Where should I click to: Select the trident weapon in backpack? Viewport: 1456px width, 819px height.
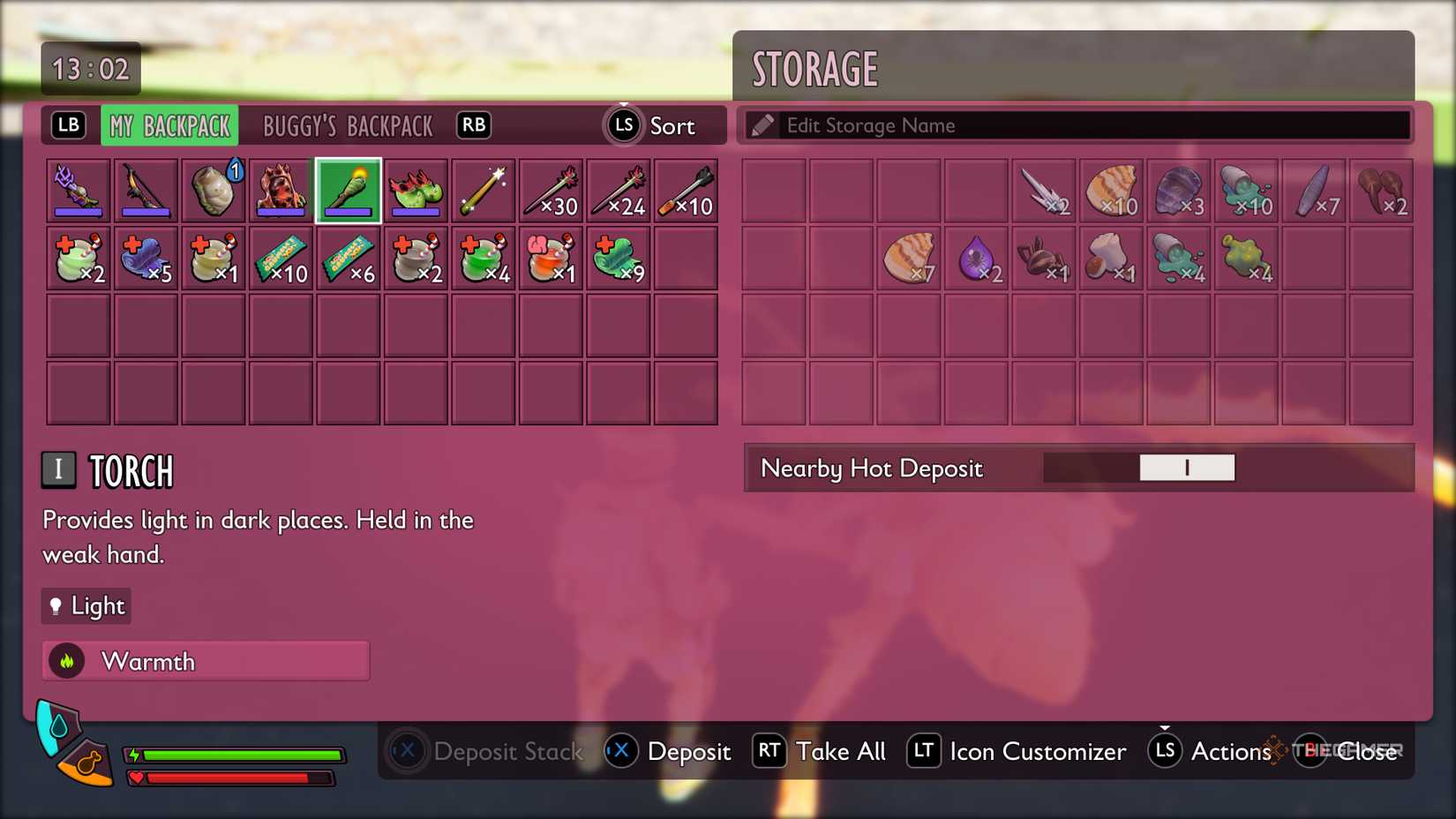click(78, 189)
